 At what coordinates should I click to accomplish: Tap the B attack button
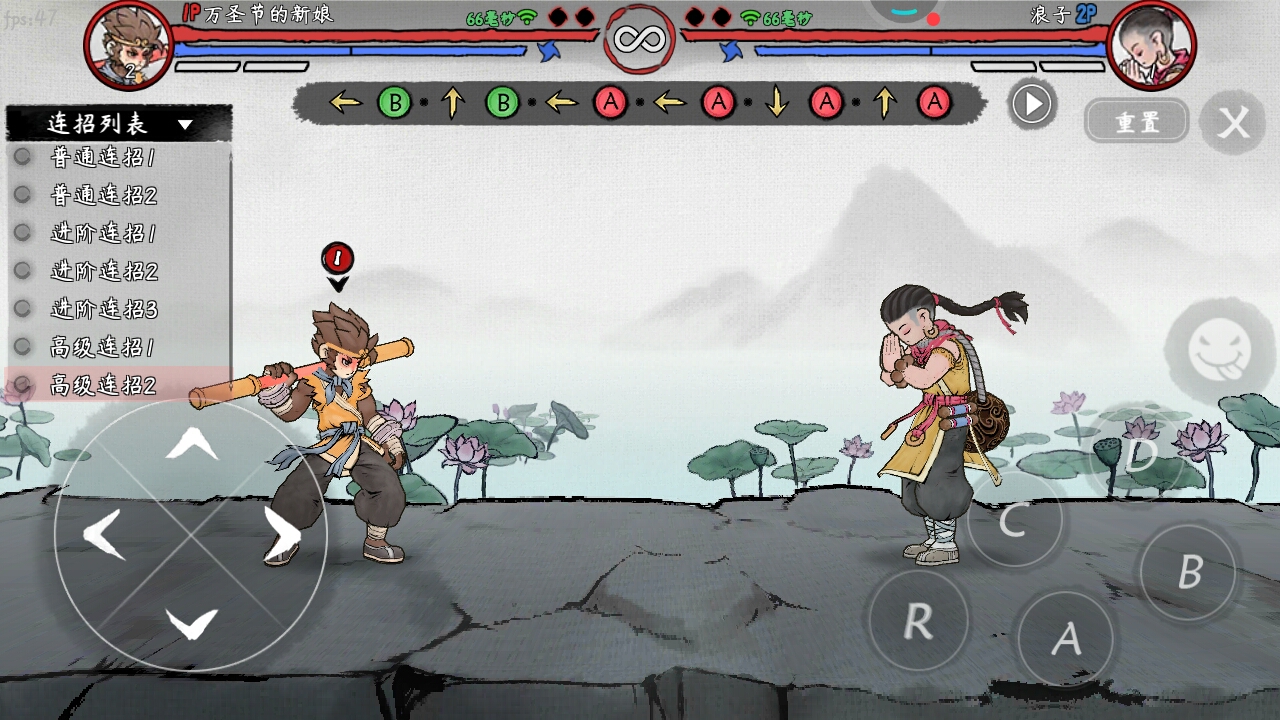[x=1189, y=572]
